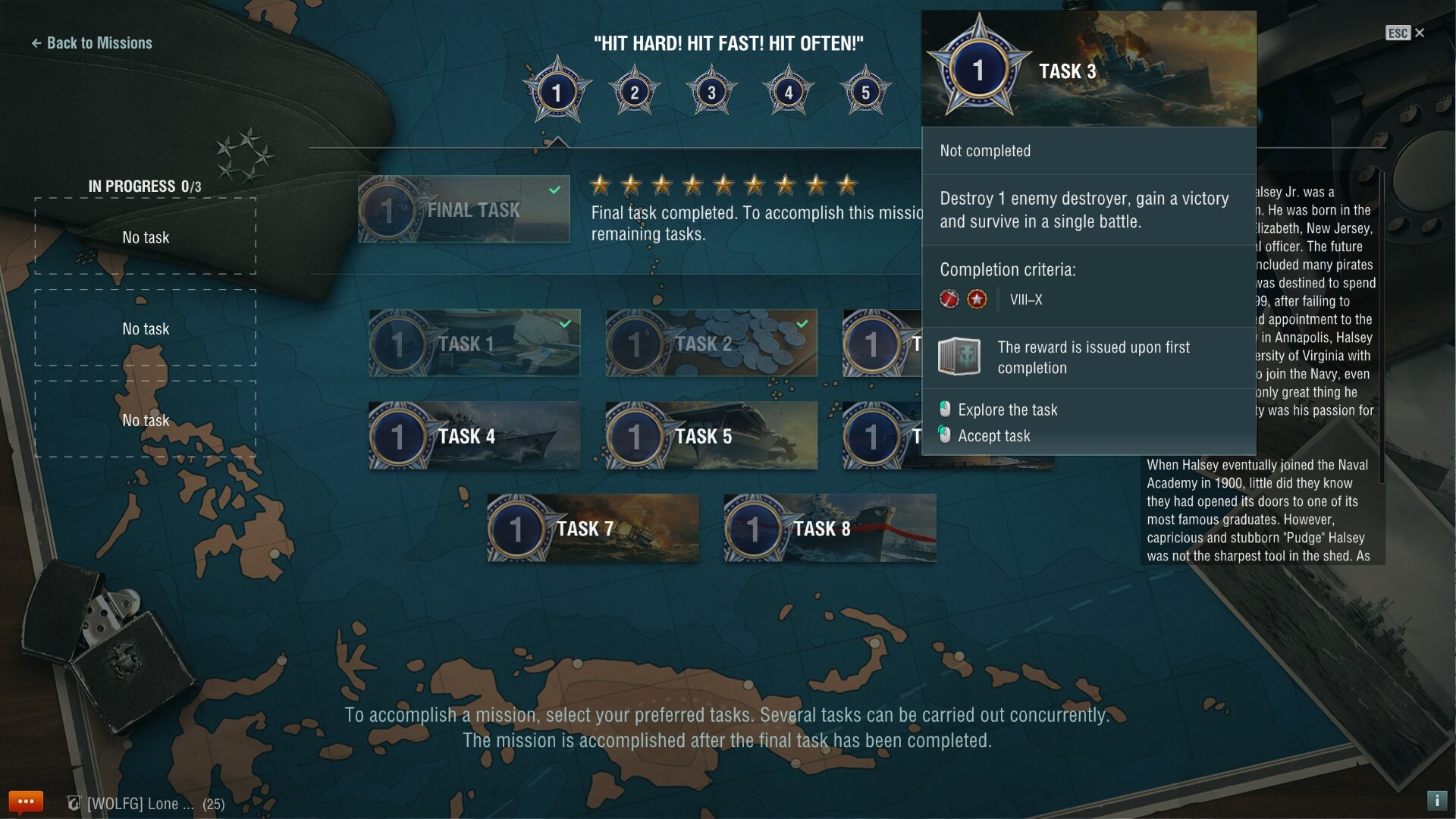1456x819 pixels.
Task: Choose the Task 5 tile
Action: [x=711, y=436]
